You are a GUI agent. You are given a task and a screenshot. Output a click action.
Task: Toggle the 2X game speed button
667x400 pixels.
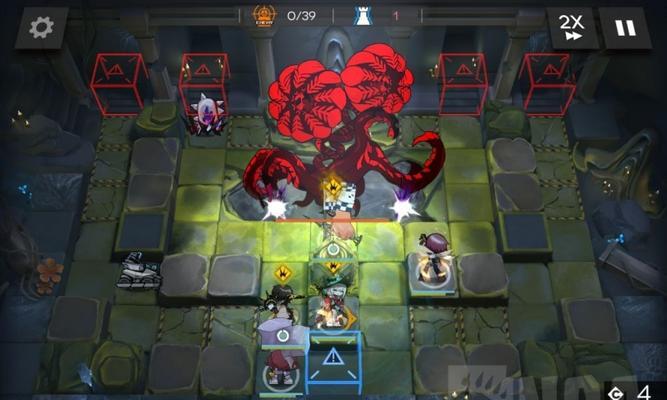[x=571, y=27]
